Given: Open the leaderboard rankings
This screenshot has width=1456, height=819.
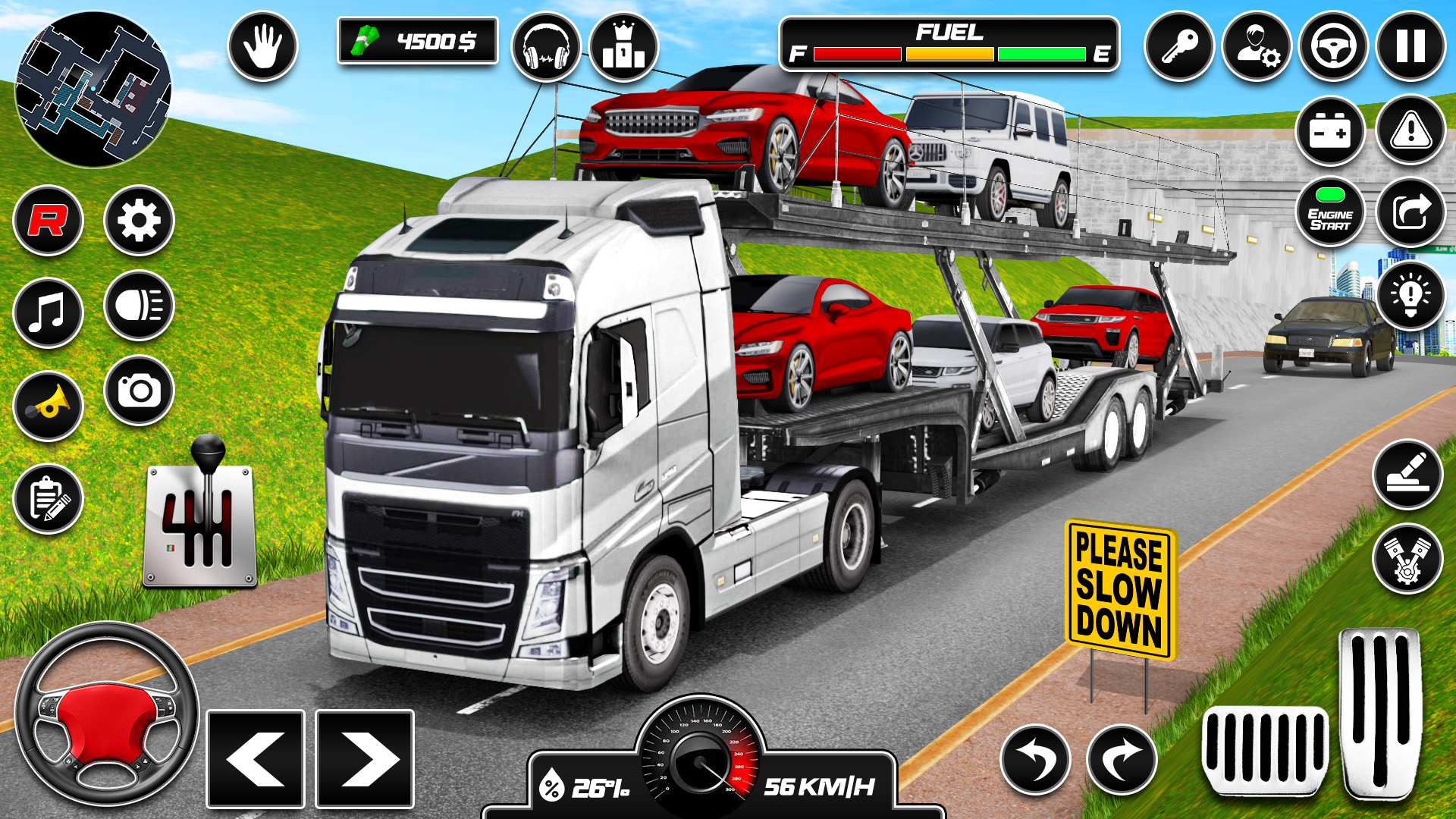Looking at the screenshot, I should [623, 47].
